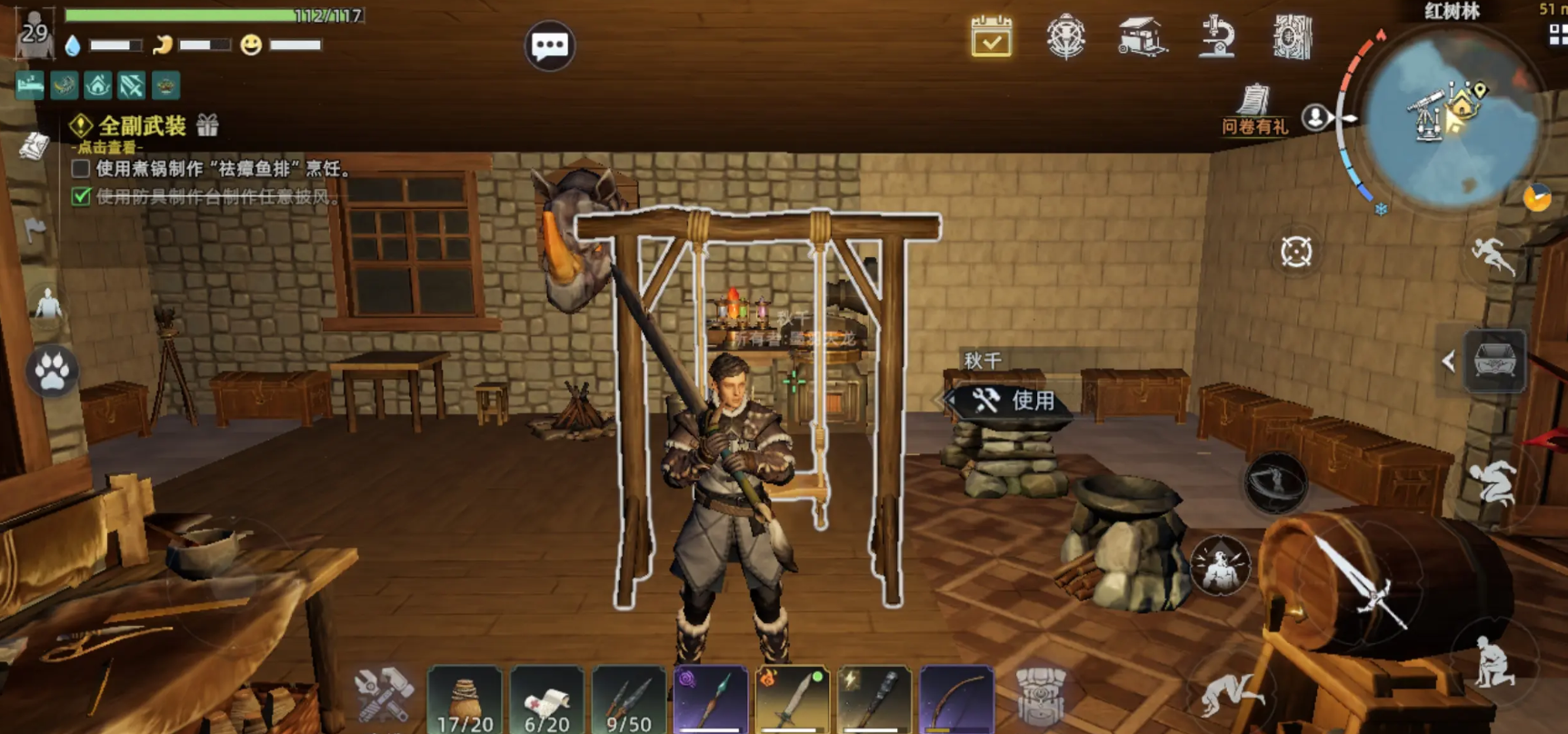Open the daily tasks calendar icon

(x=991, y=37)
